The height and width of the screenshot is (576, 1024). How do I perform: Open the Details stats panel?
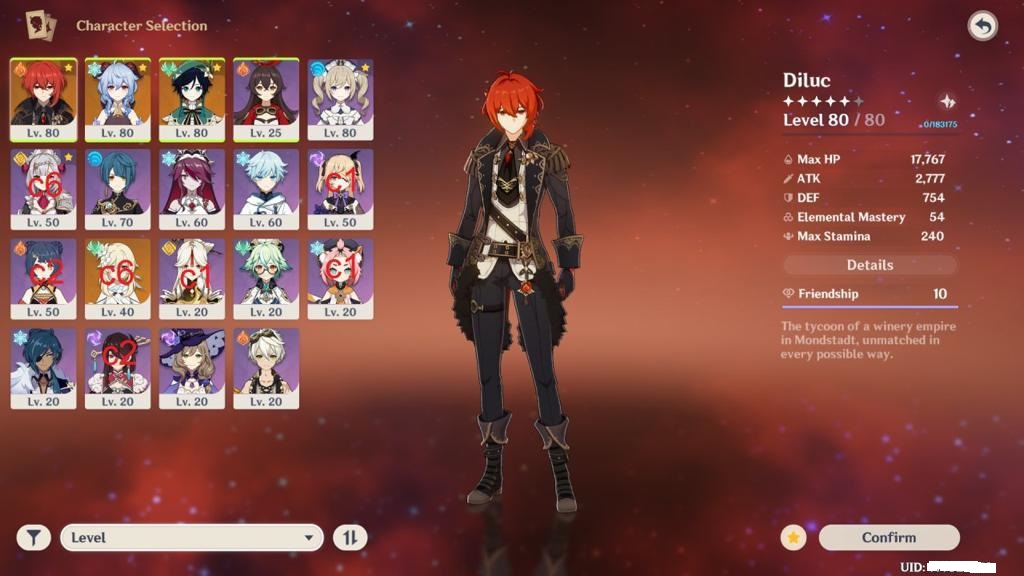point(869,265)
